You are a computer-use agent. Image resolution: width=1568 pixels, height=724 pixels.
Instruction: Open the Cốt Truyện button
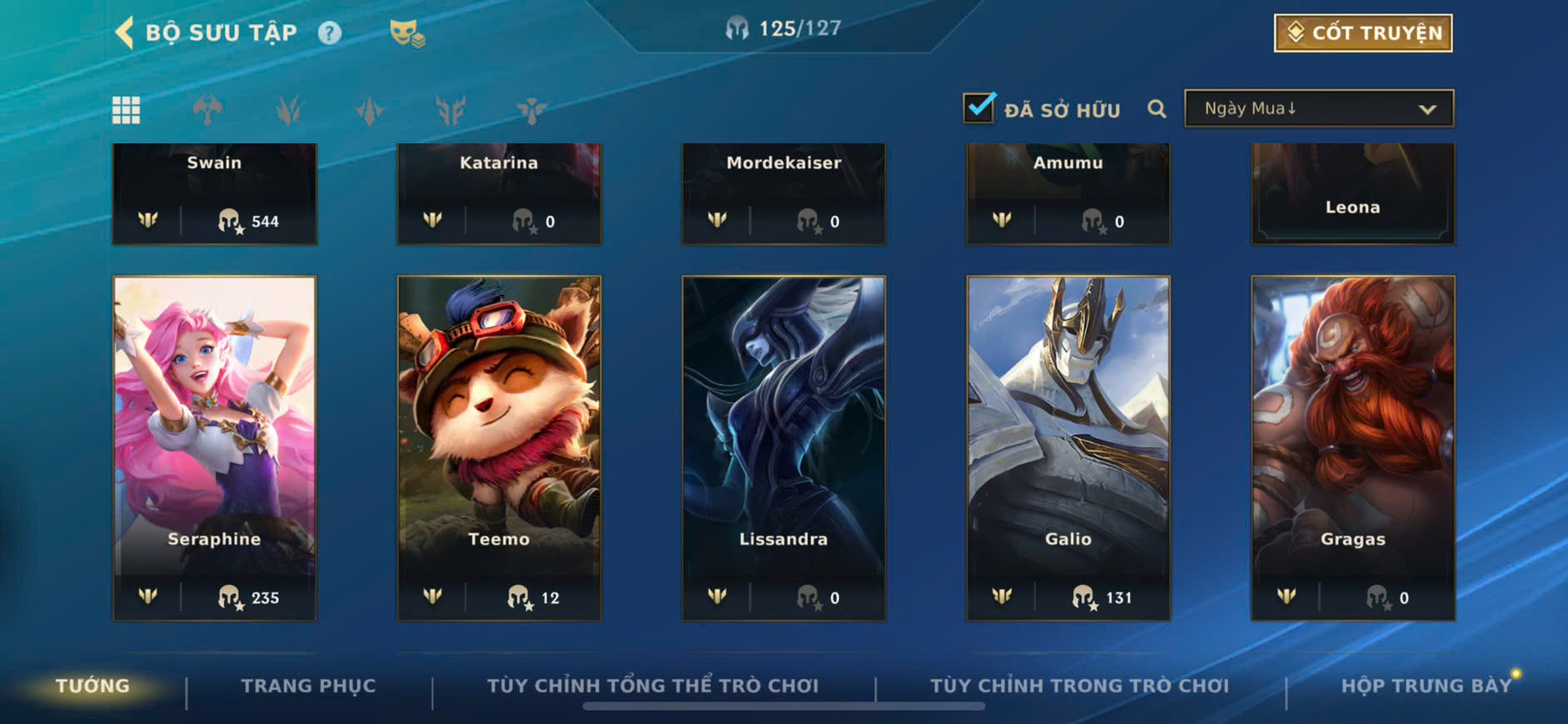(x=1362, y=33)
